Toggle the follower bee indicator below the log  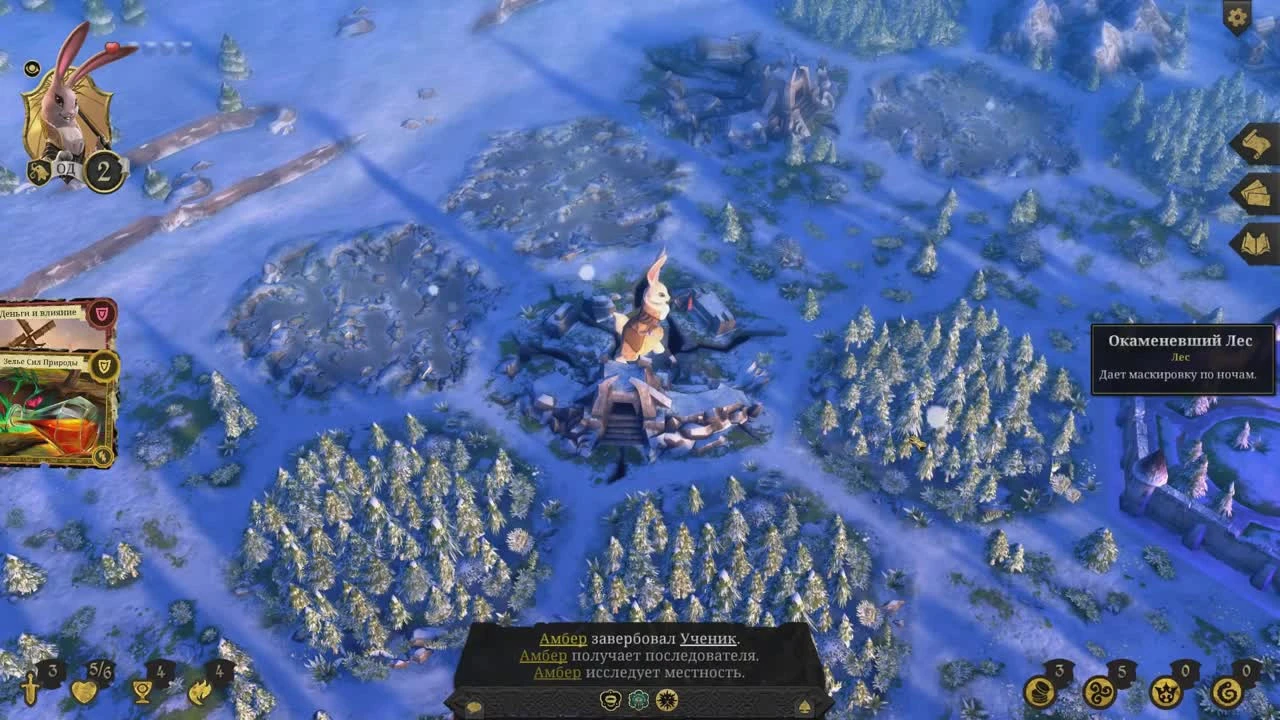point(610,700)
